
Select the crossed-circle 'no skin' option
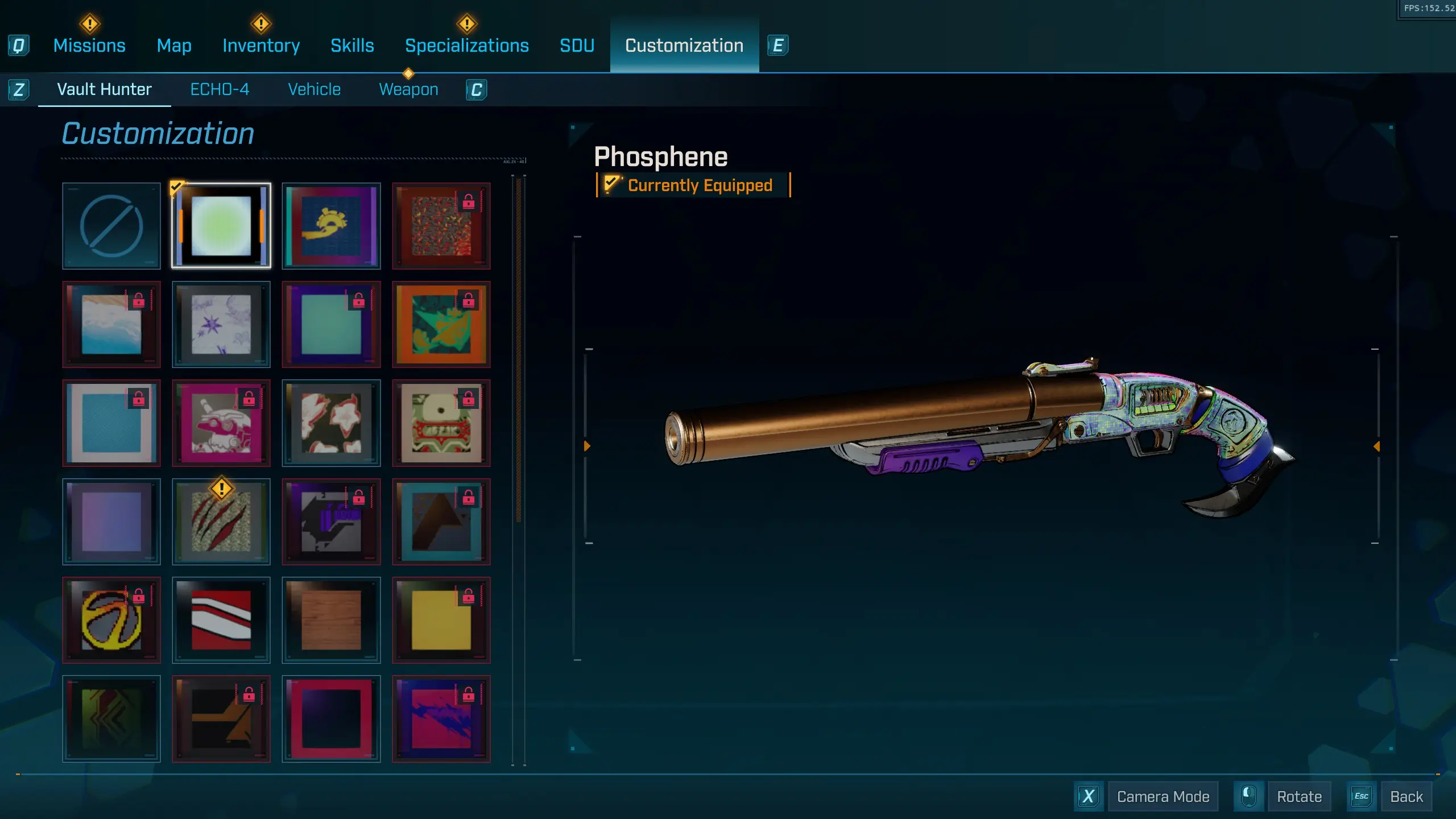click(111, 226)
